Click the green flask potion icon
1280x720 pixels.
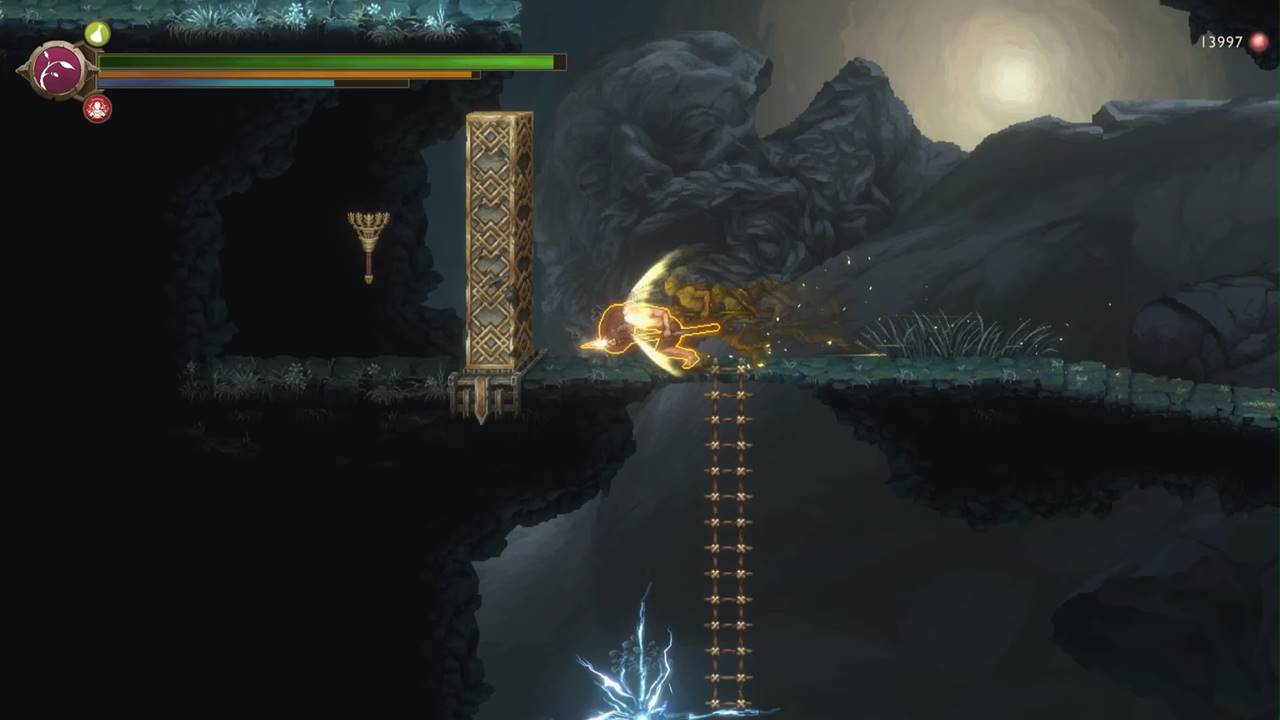coord(97,34)
